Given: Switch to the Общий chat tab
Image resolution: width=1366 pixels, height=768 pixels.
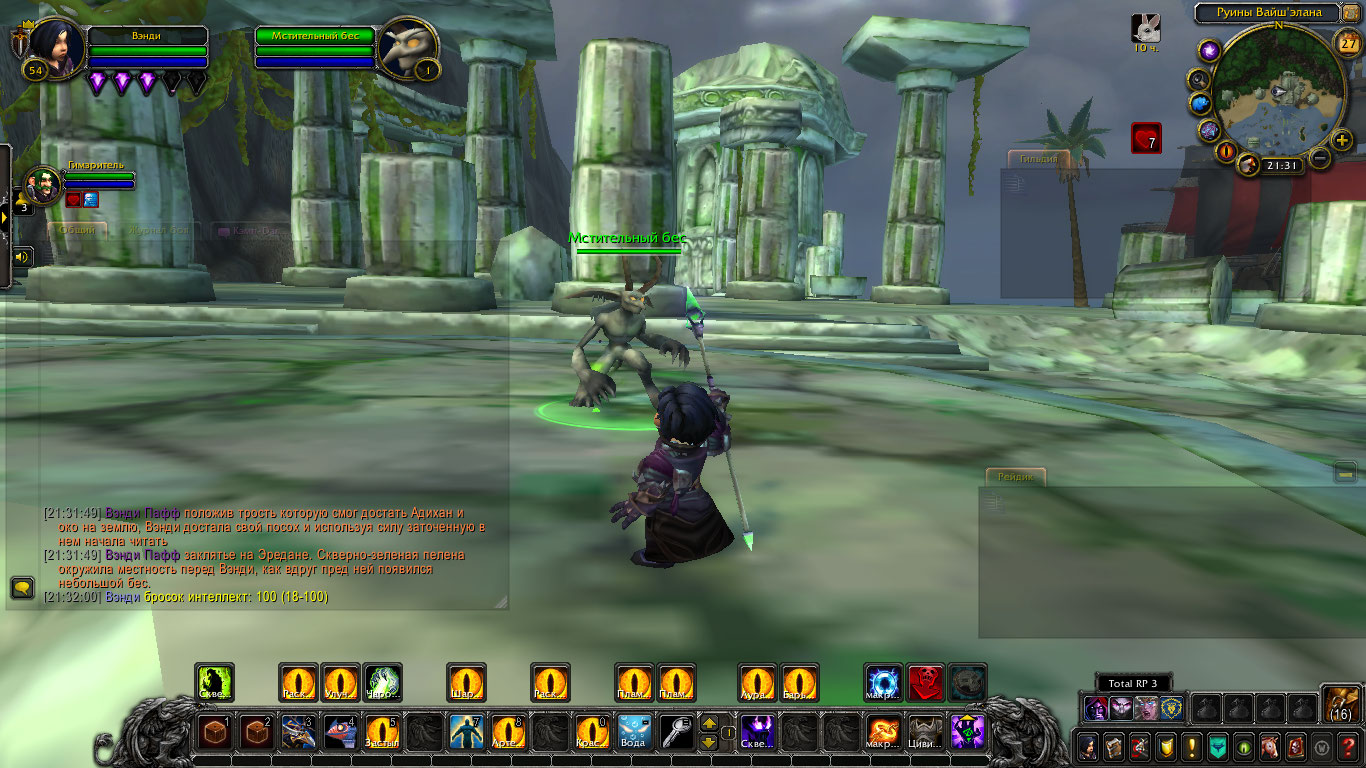Looking at the screenshot, I should [x=77, y=230].
